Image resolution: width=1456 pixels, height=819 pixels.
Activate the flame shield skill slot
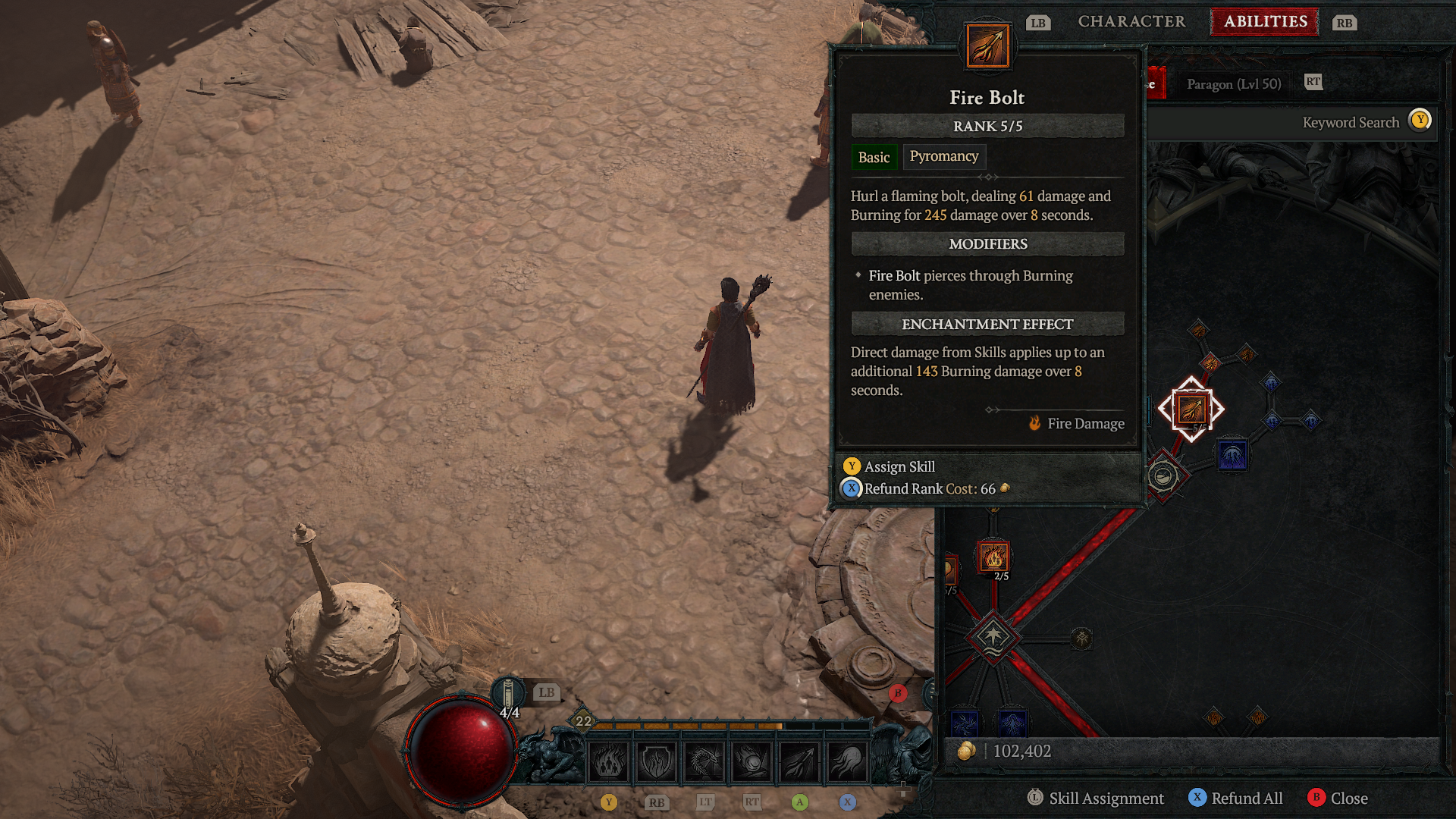656,761
